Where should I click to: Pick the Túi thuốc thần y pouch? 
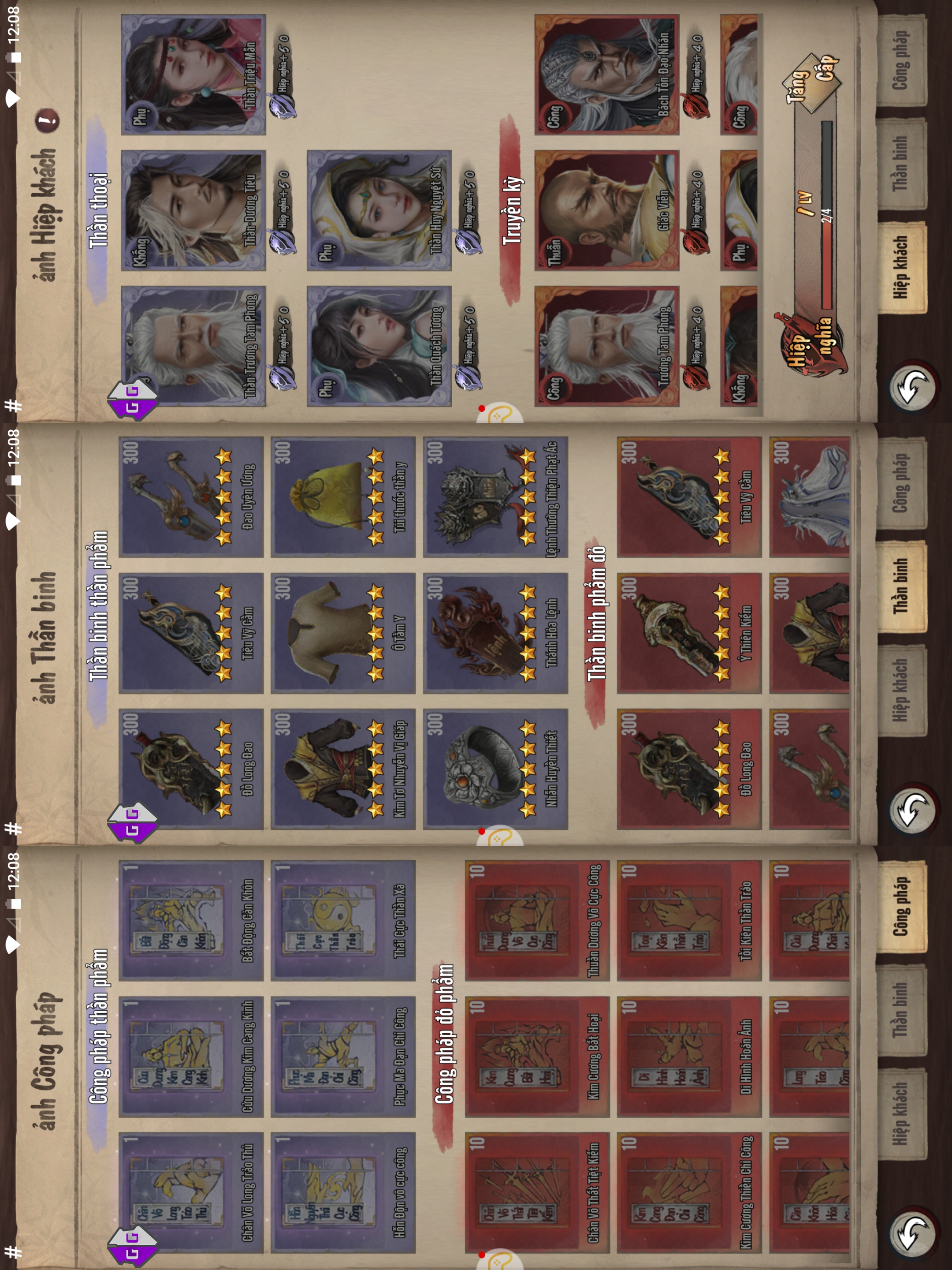click(x=342, y=497)
